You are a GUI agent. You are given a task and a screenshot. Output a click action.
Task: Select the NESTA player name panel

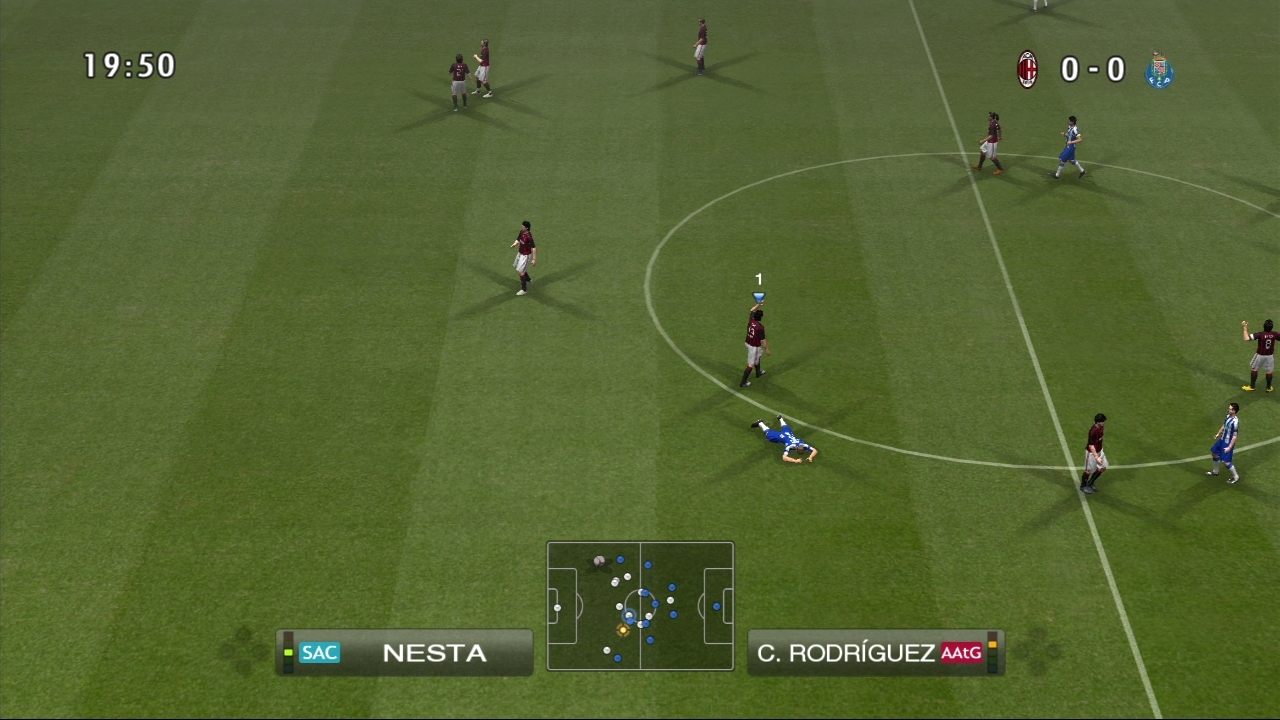405,653
